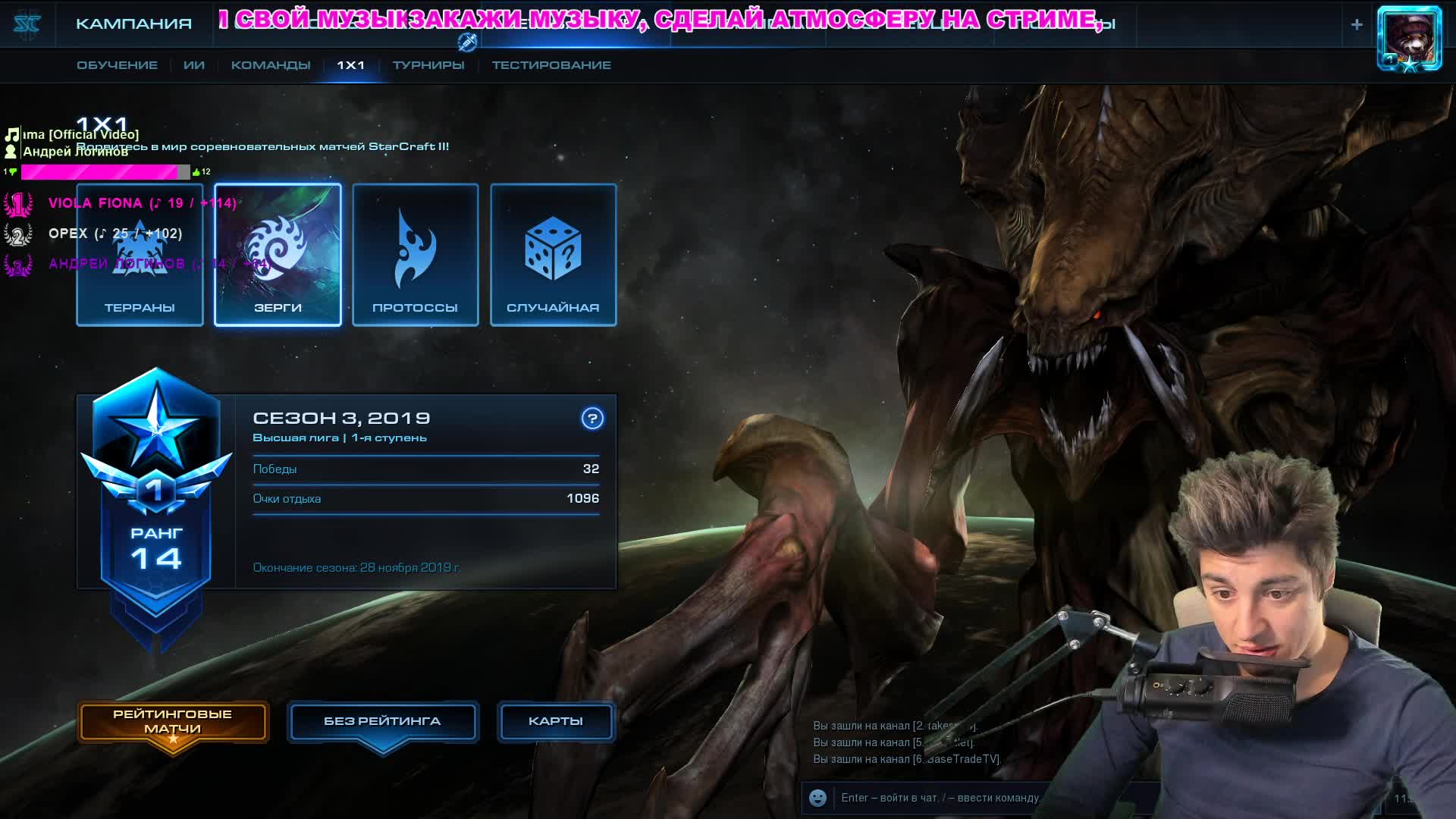This screenshot has height=819, width=1456.
Task: Open the player profile portrait
Action: (x=1409, y=38)
